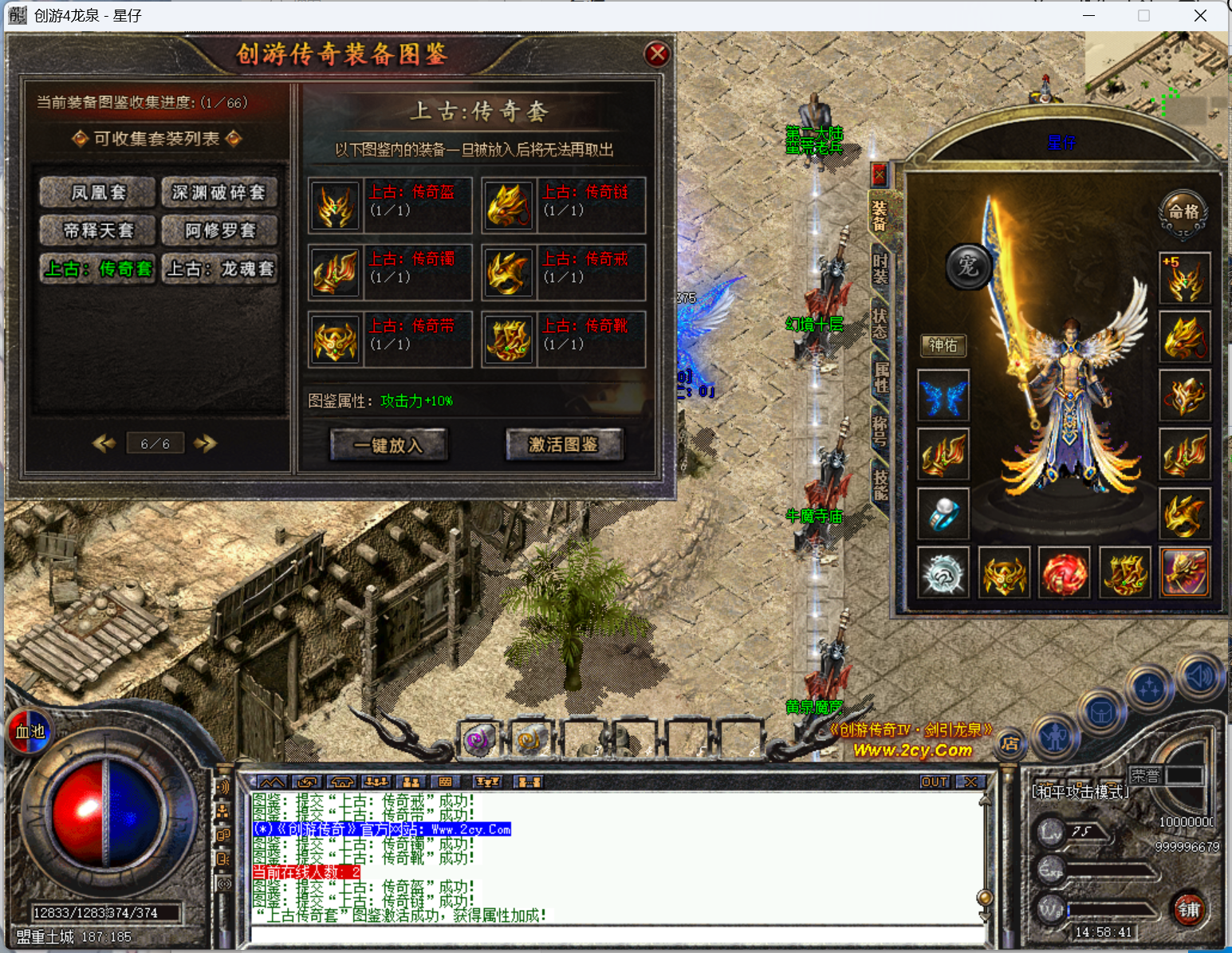Go to previous set list page
The image size is (1232, 953).
pyautogui.click(x=104, y=443)
